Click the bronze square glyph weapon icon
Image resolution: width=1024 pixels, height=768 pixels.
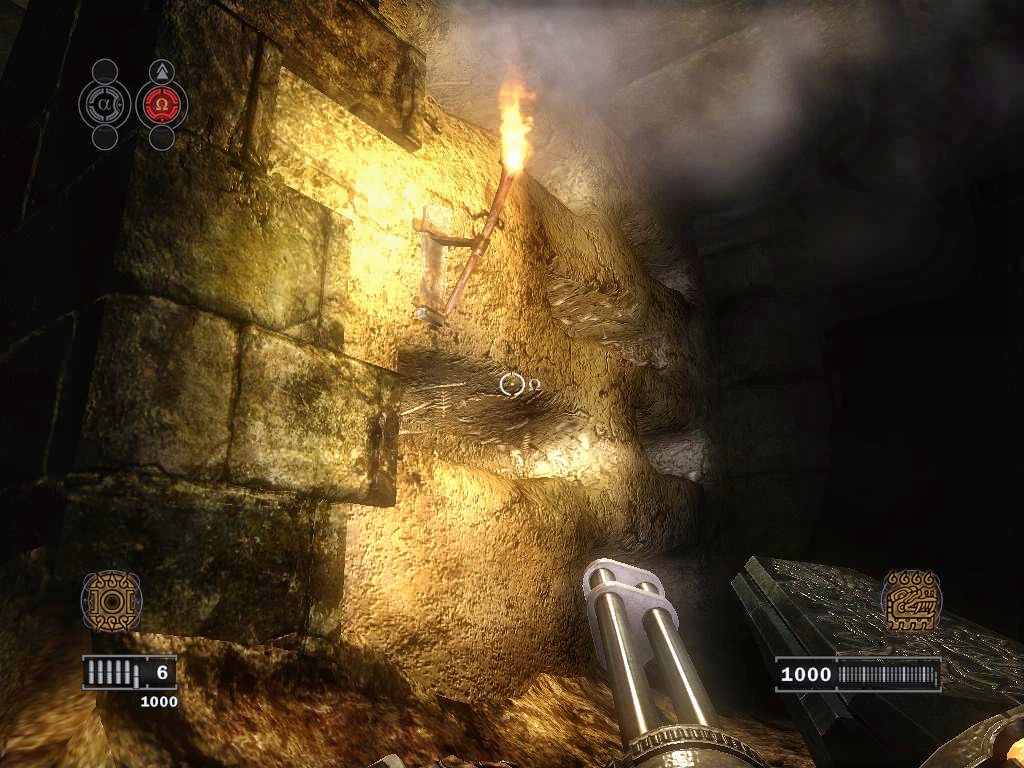point(111,601)
